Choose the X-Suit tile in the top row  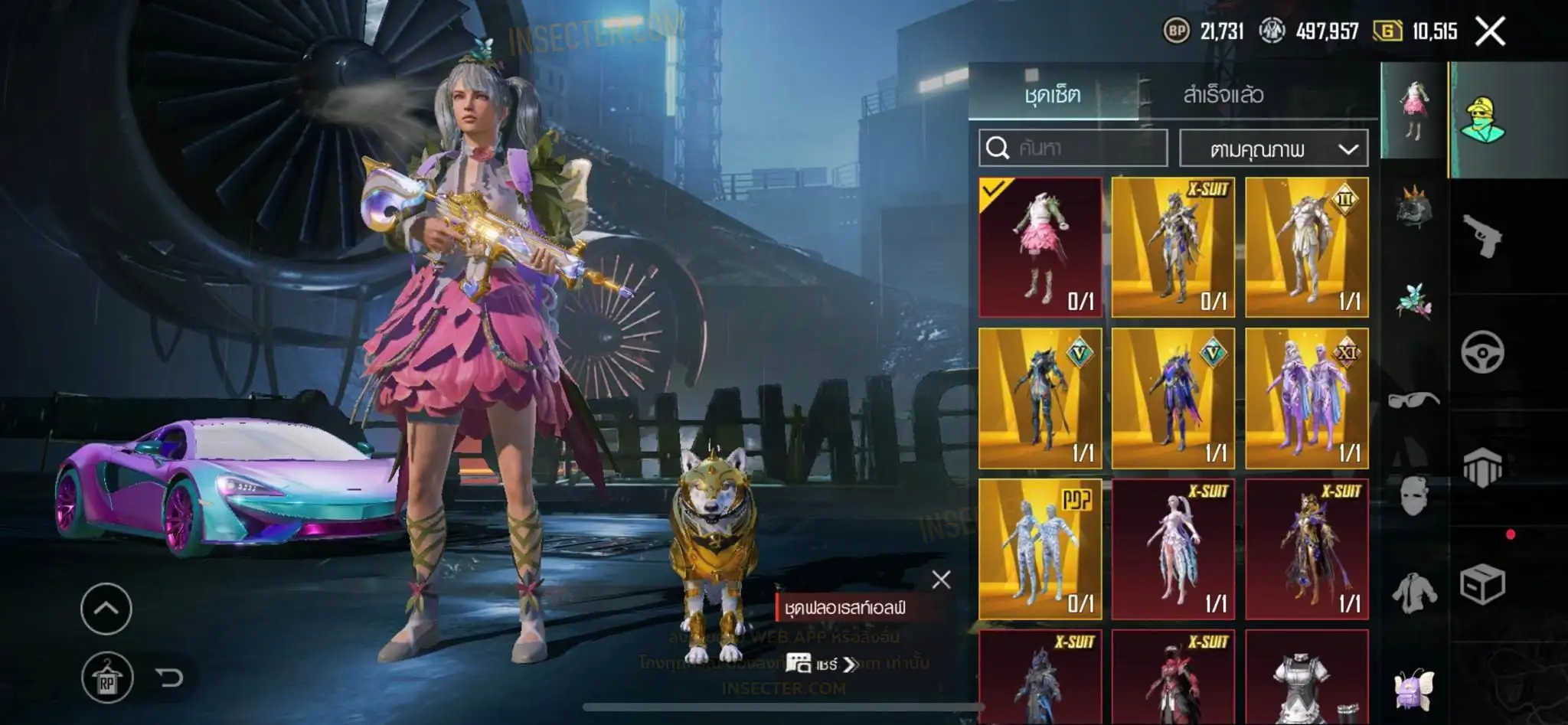click(1173, 247)
